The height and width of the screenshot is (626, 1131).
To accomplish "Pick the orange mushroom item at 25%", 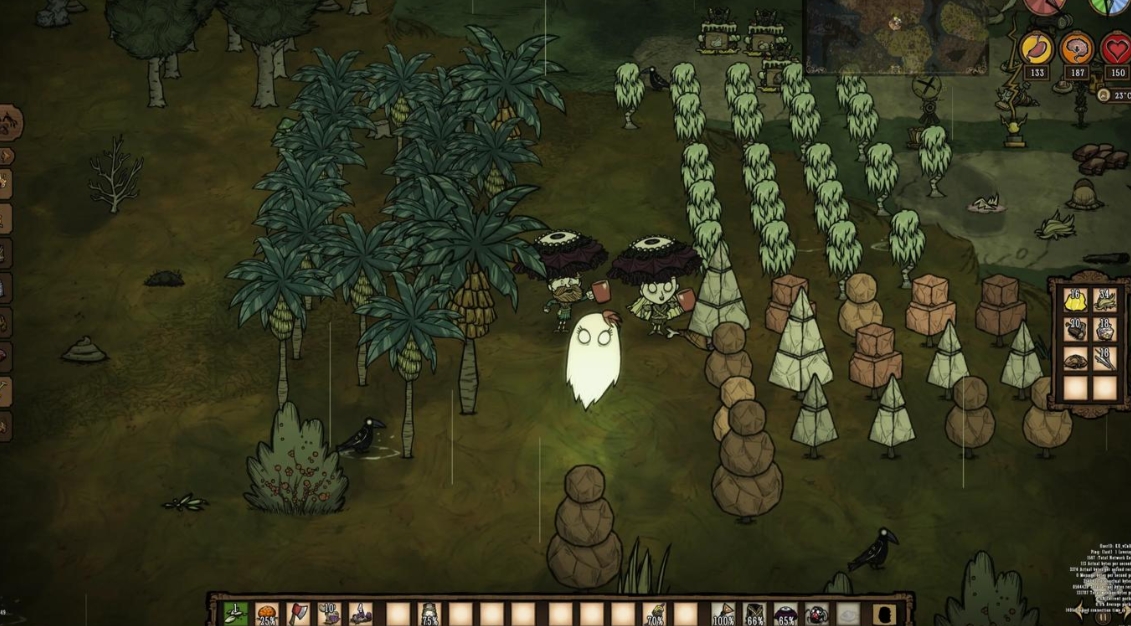I will coord(267,612).
